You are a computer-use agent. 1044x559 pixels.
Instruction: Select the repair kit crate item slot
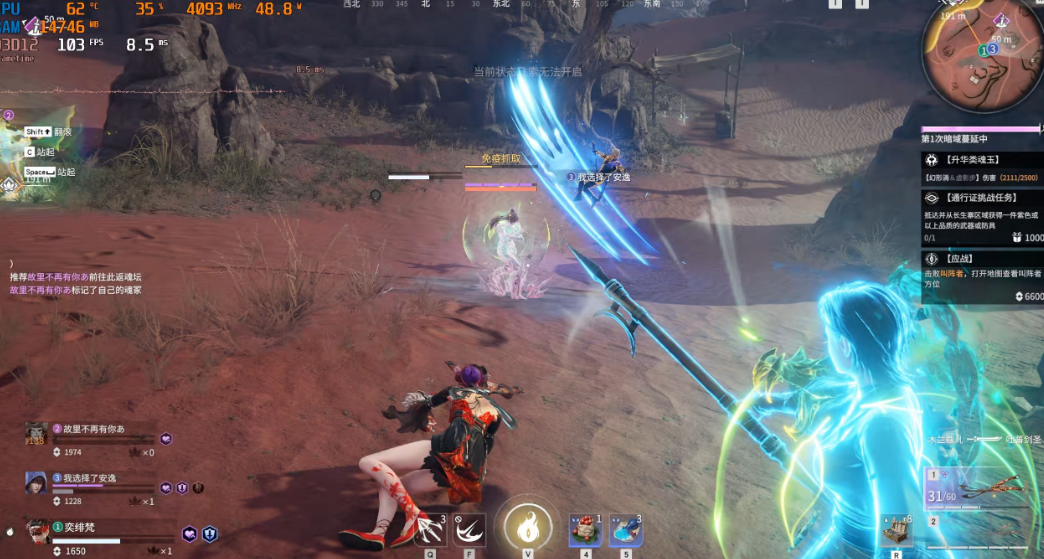click(x=897, y=532)
